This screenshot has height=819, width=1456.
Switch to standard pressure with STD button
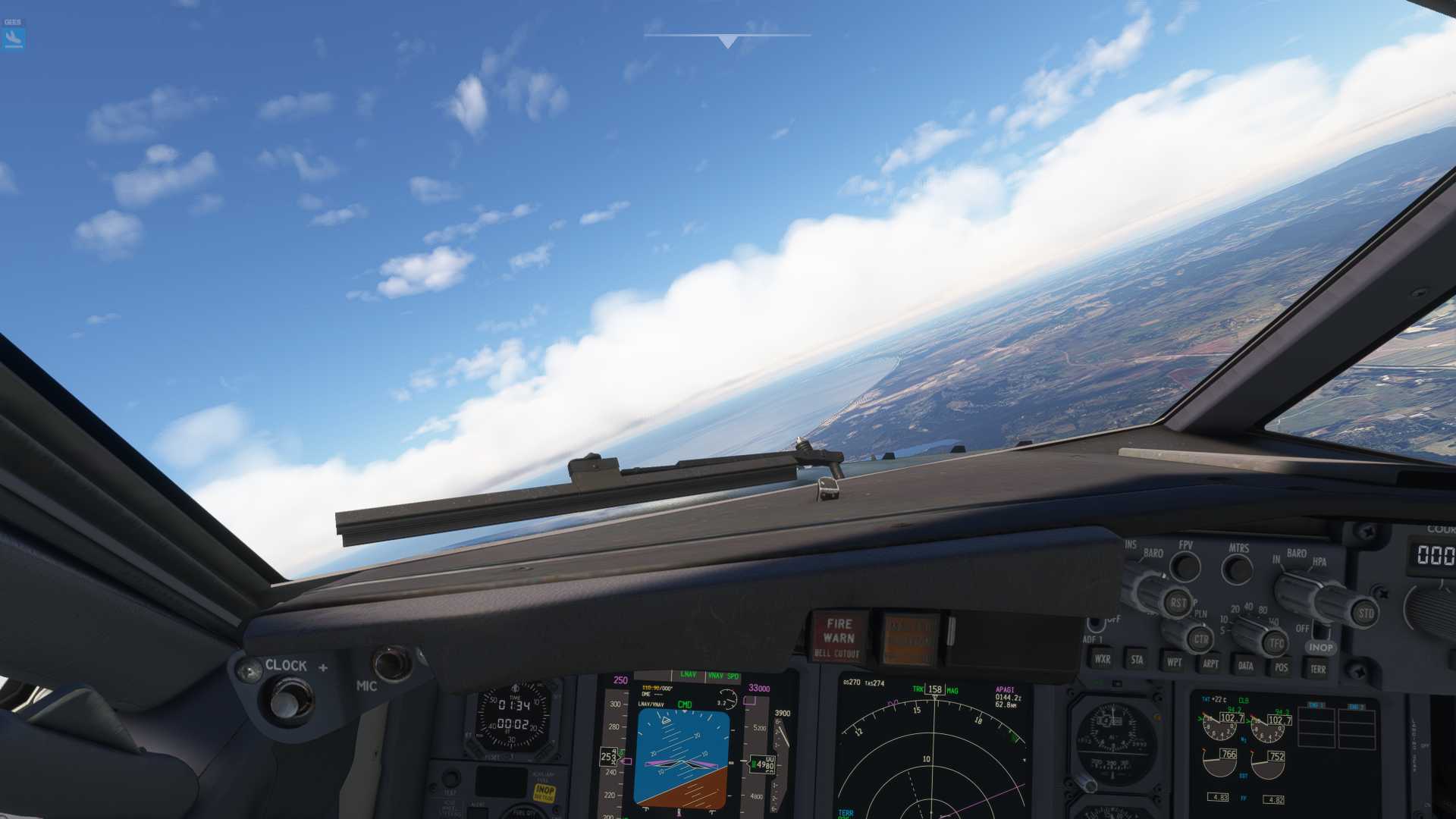point(1365,614)
